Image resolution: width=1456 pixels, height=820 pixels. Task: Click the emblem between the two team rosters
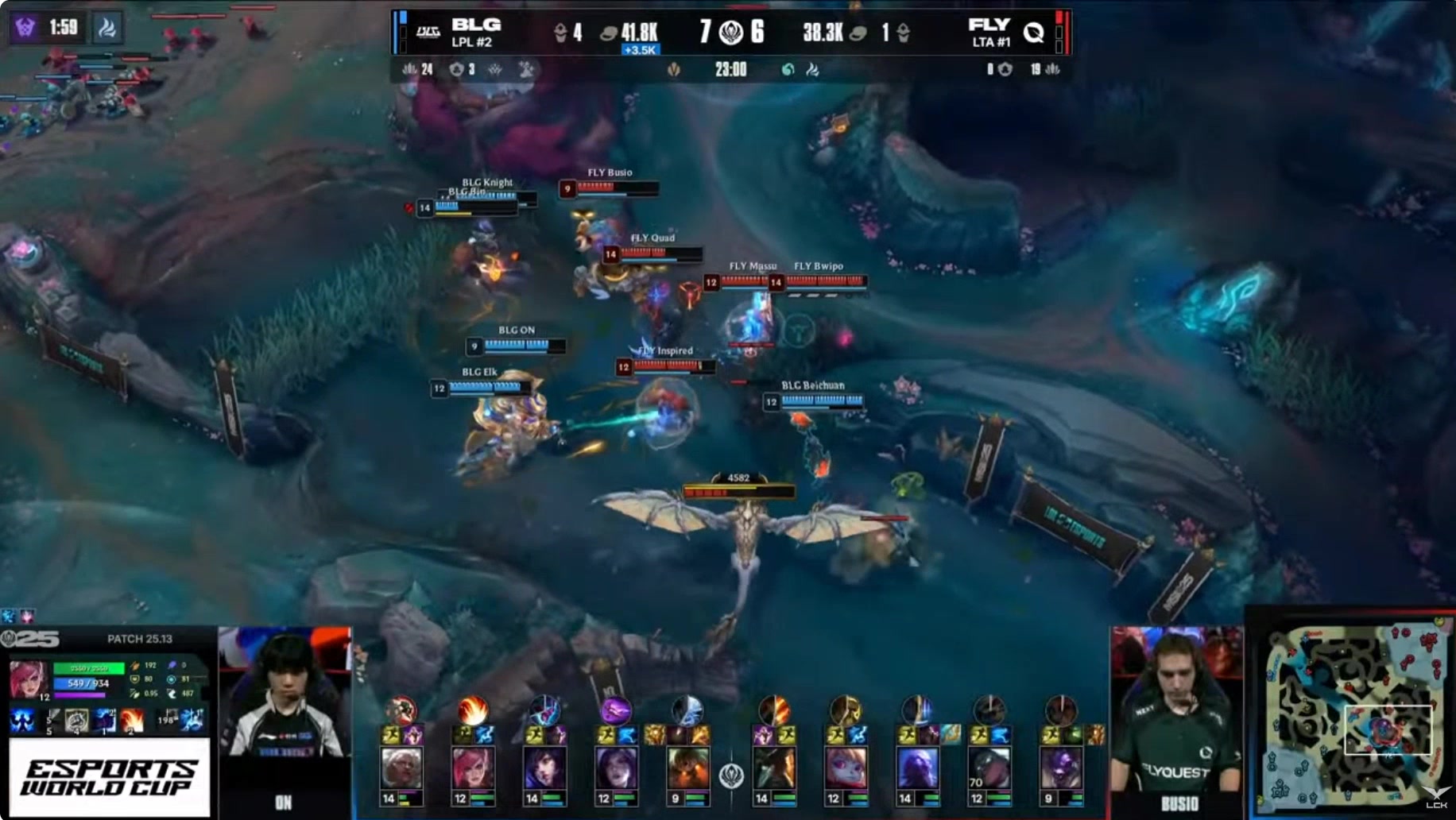(731, 775)
